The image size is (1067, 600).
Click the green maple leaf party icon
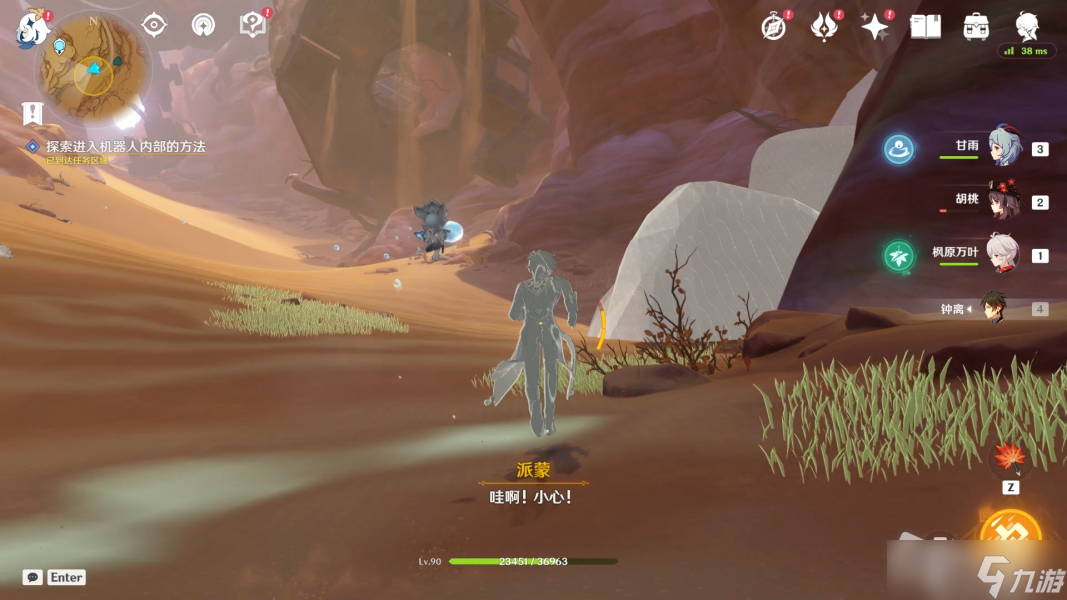click(x=899, y=256)
